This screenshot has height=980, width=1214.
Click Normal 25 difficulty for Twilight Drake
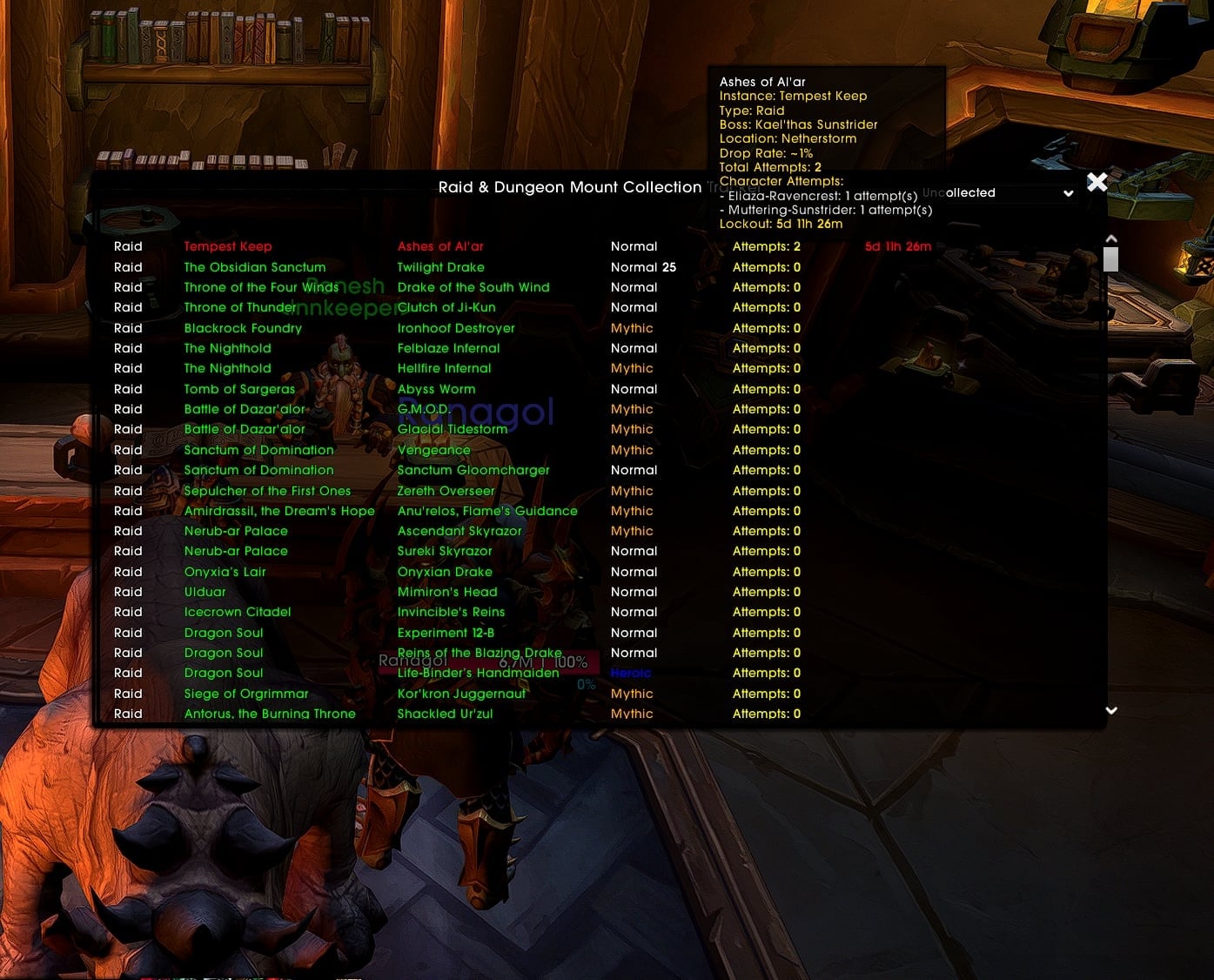click(x=644, y=267)
